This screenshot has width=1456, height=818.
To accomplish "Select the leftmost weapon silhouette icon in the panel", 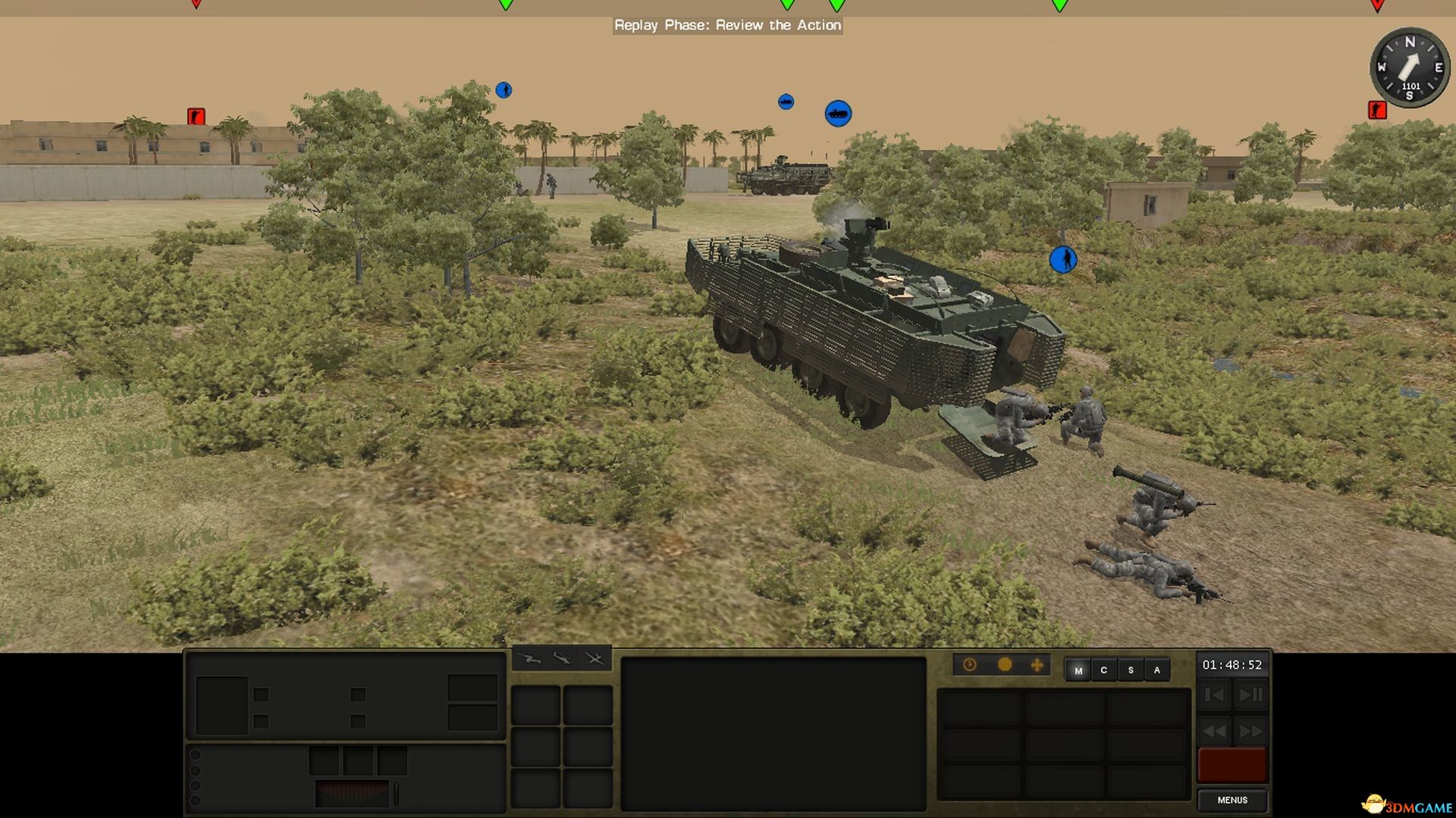I will [529, 658].
